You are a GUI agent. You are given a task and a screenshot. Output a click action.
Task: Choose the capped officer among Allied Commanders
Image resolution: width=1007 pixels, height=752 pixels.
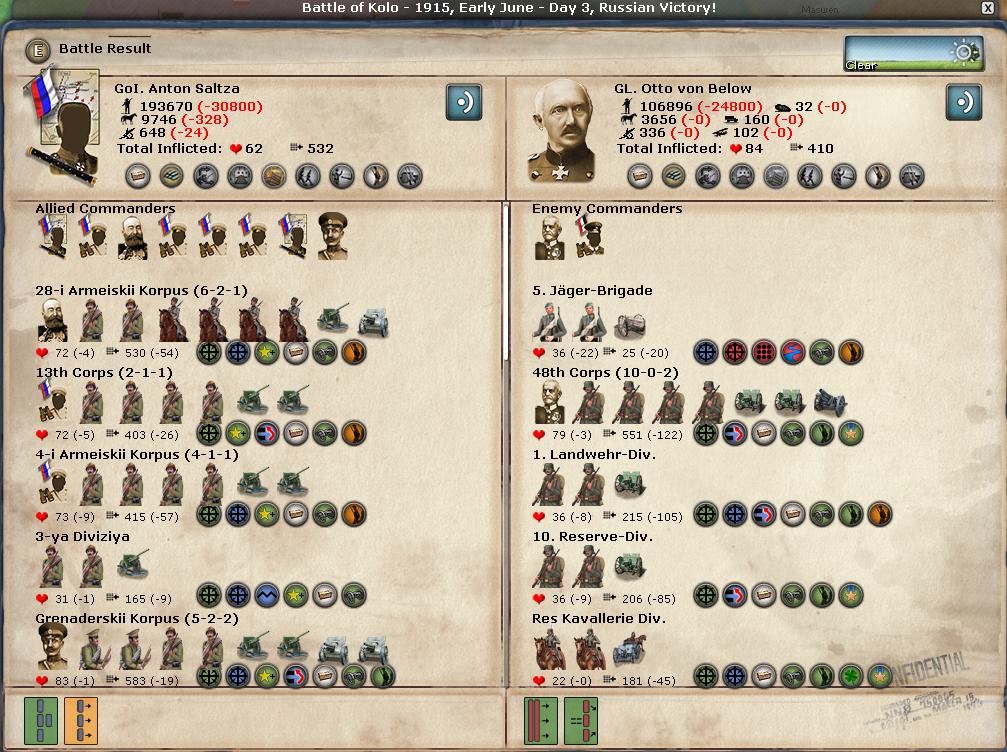(334, 237)
